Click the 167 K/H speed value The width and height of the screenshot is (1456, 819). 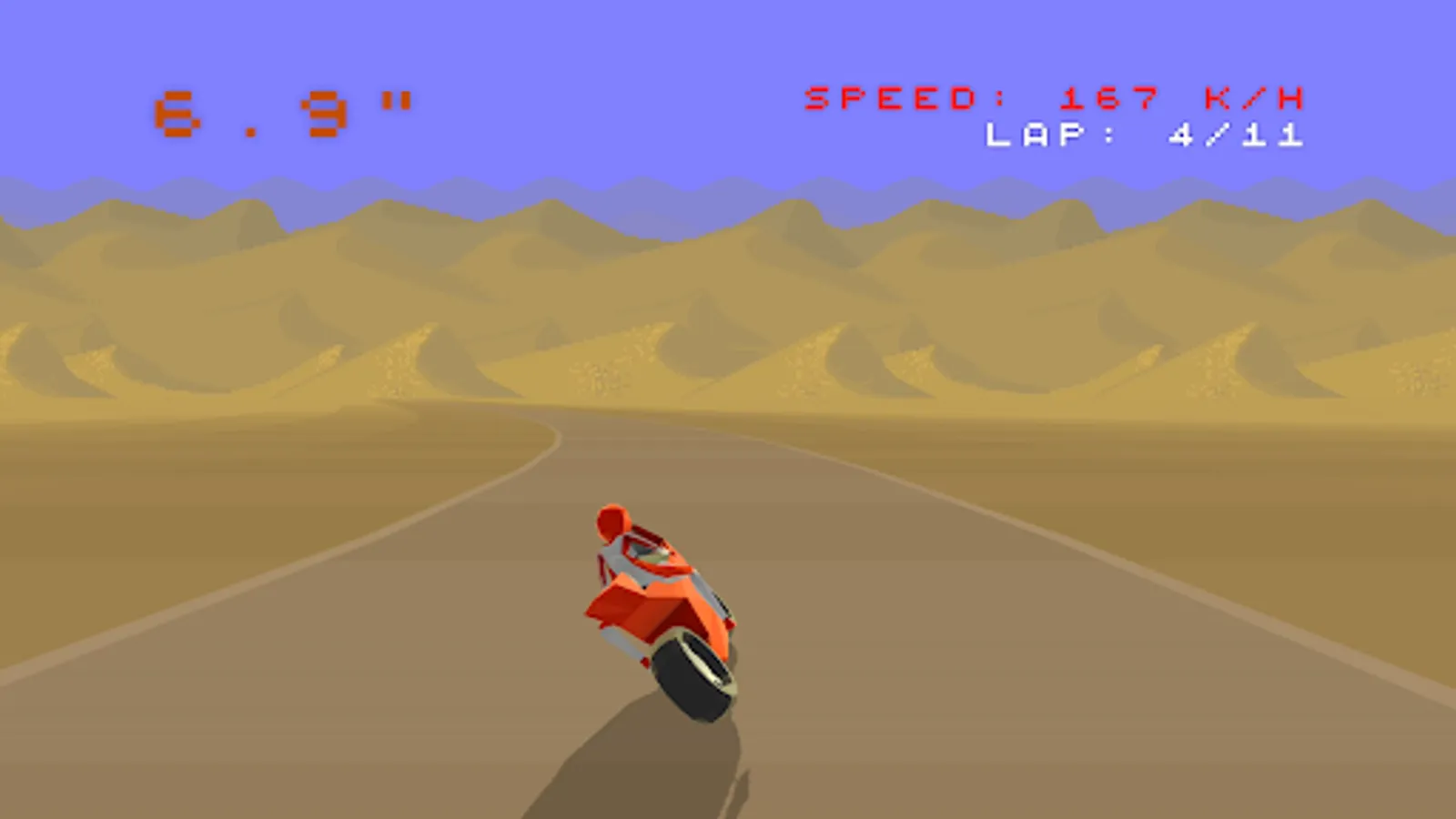tap(1108, 96)
